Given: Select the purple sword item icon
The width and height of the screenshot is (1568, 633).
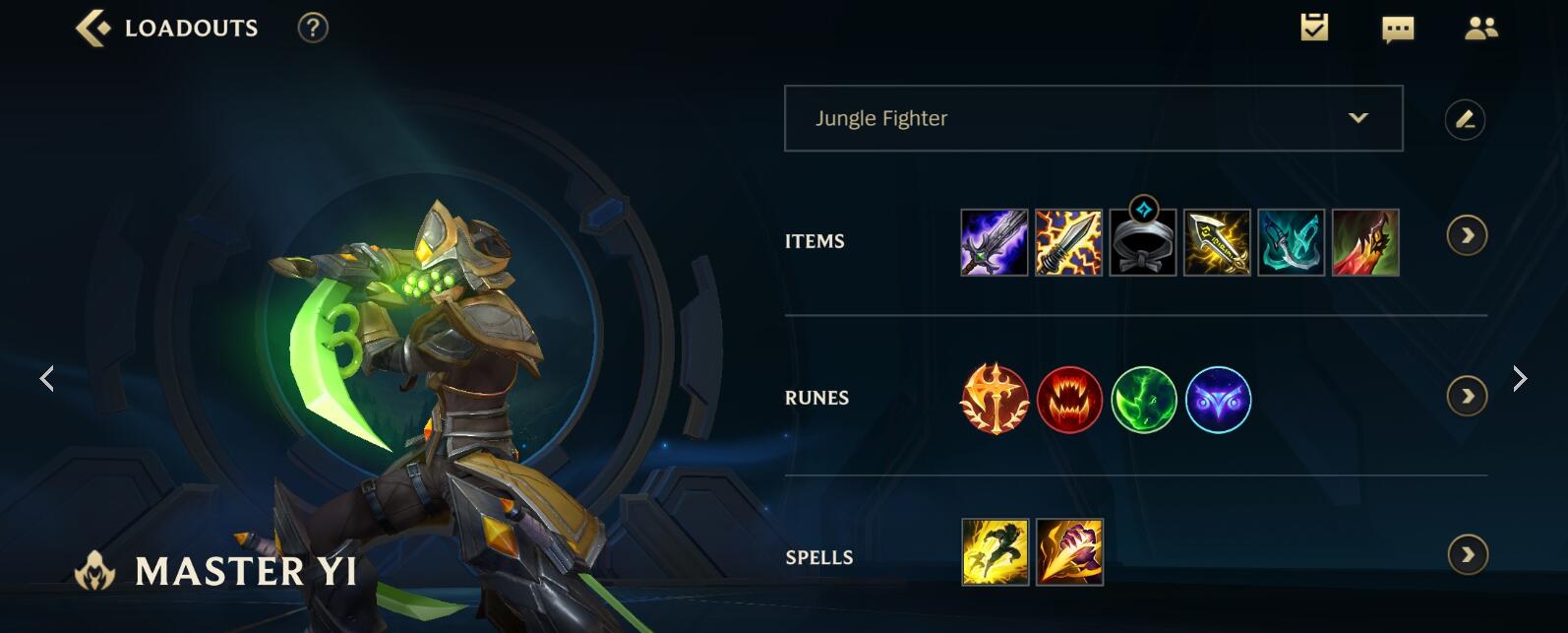Looking at the screenshot, I should (x=994, y=242).
